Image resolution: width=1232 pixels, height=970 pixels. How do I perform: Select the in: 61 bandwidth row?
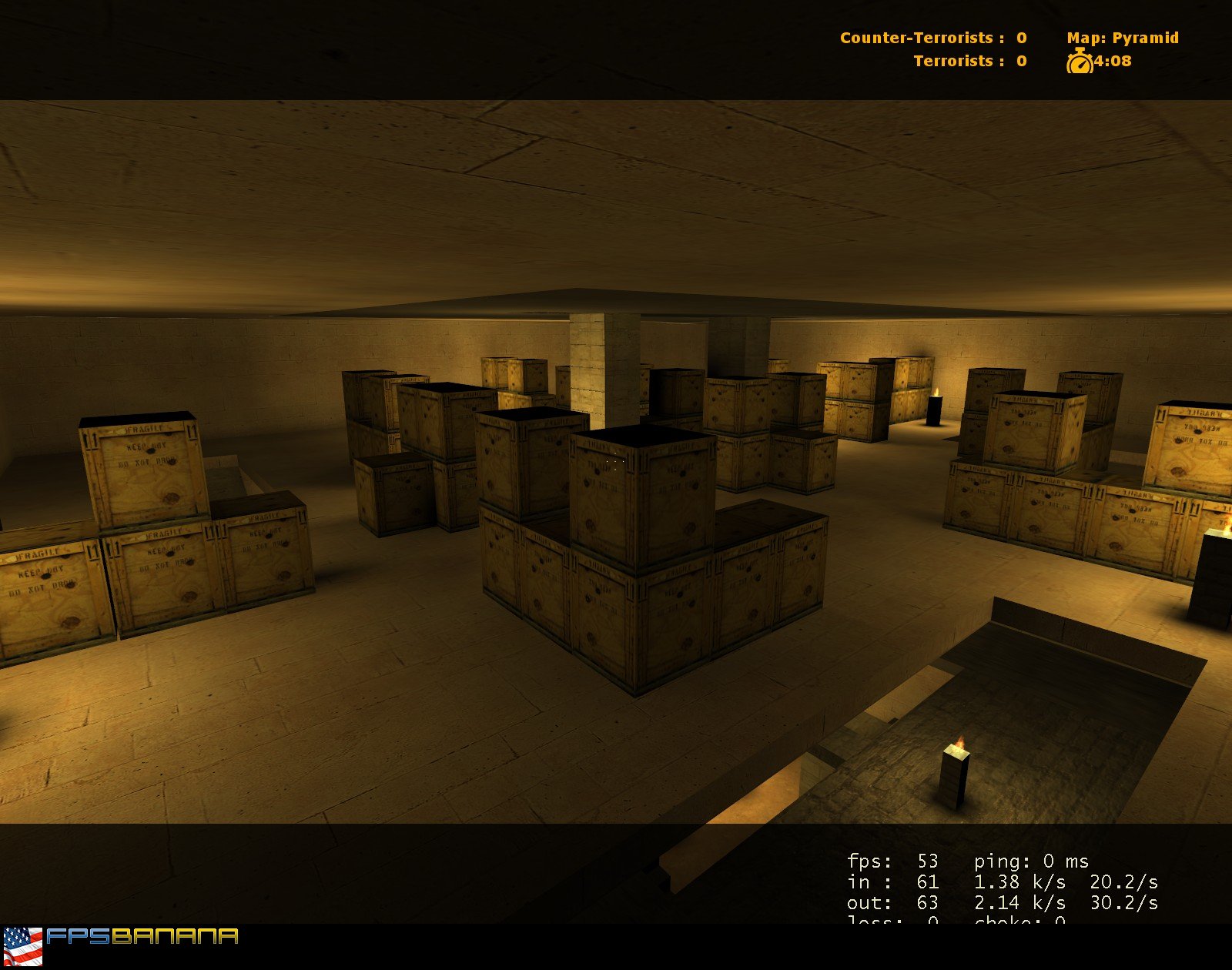point(893,883)
